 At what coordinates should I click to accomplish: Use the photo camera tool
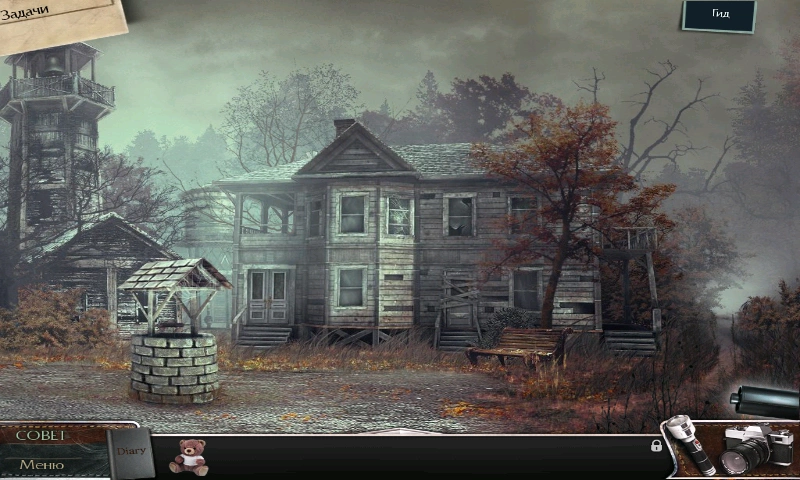754,446
